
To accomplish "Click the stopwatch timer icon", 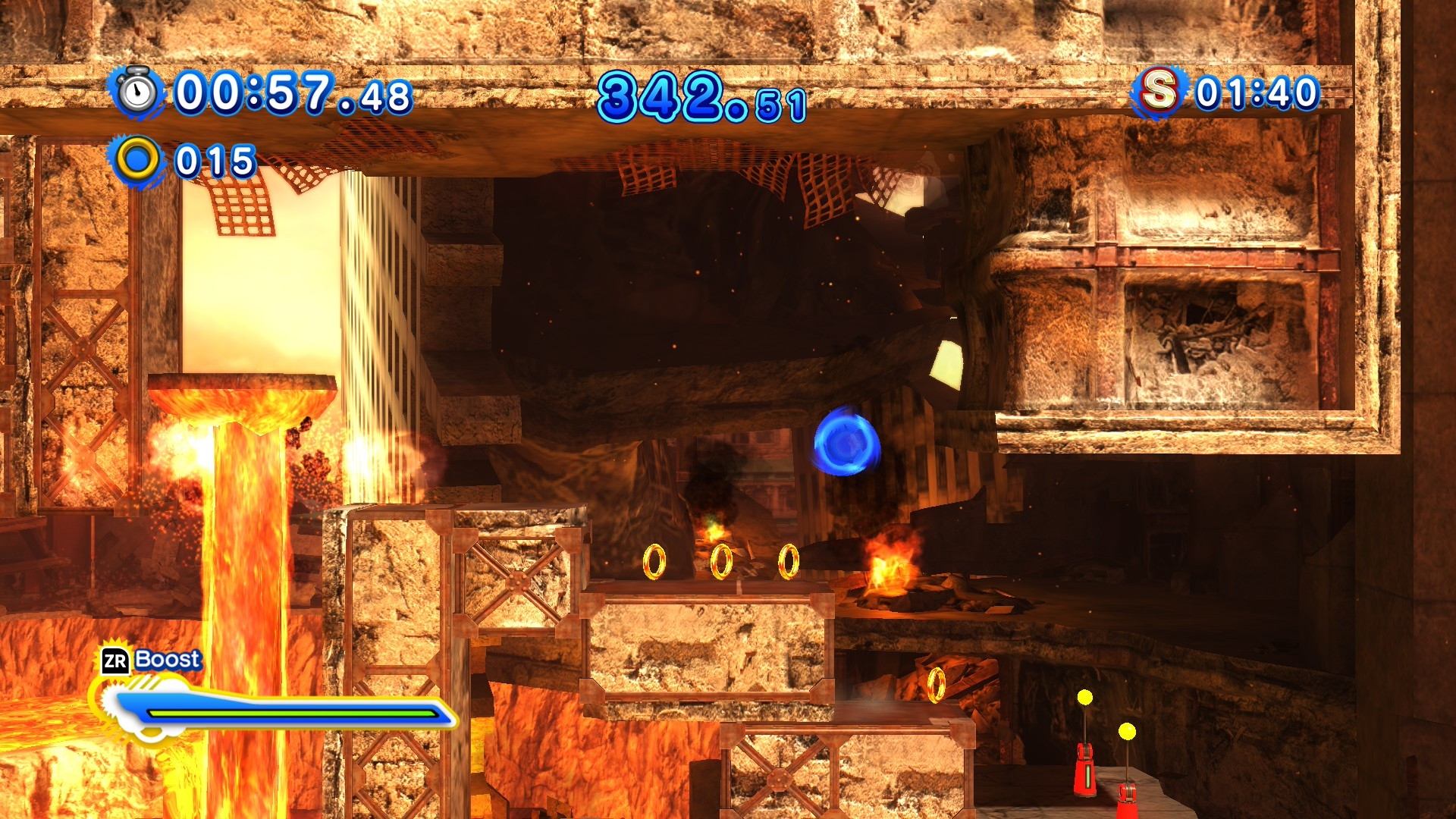I will [138, 92].
